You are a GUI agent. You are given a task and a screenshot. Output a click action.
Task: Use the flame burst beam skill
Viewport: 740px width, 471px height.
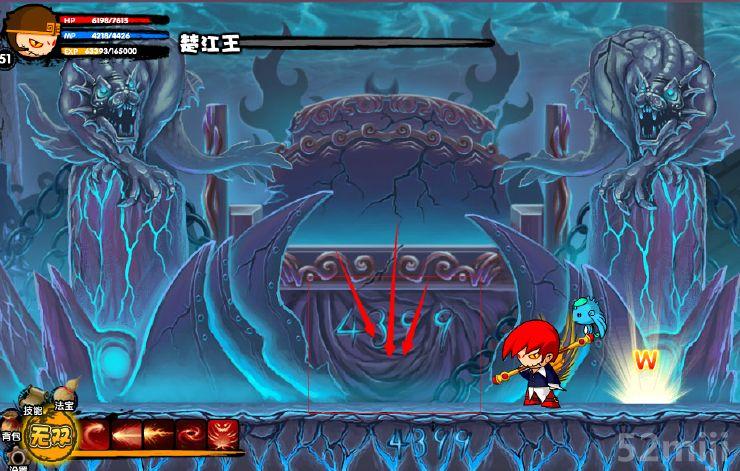[x=159, y=435]
